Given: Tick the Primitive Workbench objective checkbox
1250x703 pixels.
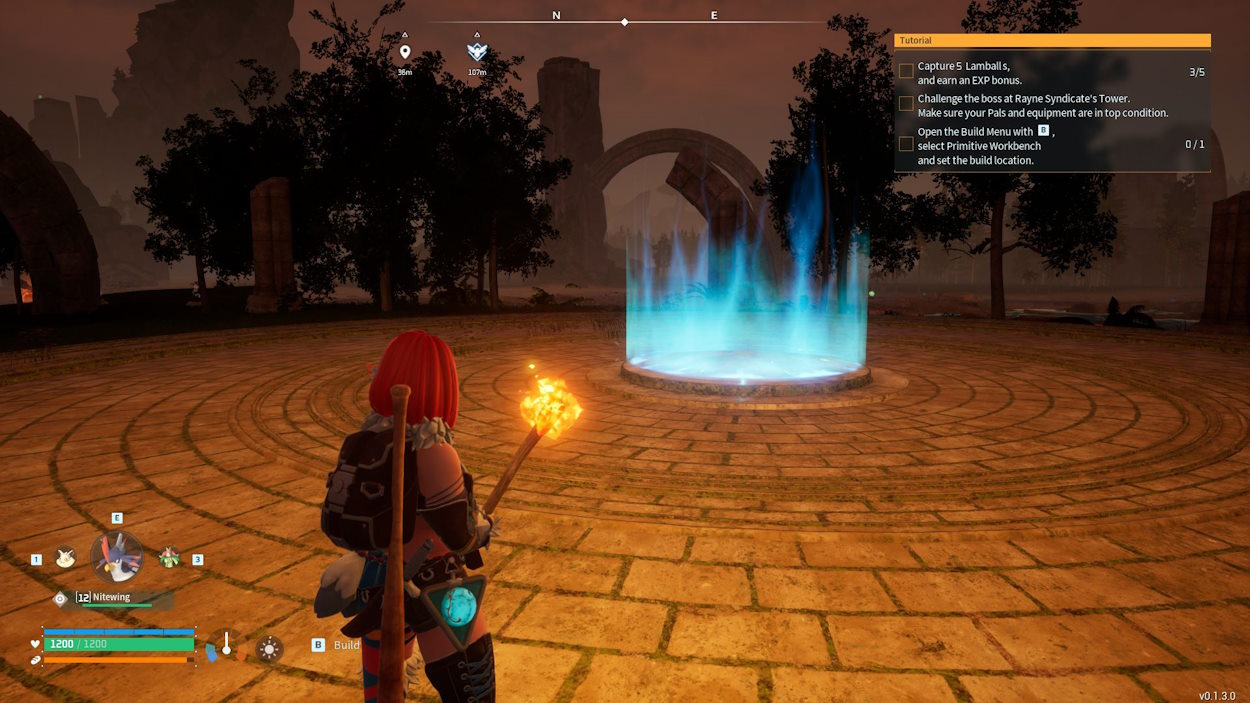Looking at the screenshot, I should [906, 144].
